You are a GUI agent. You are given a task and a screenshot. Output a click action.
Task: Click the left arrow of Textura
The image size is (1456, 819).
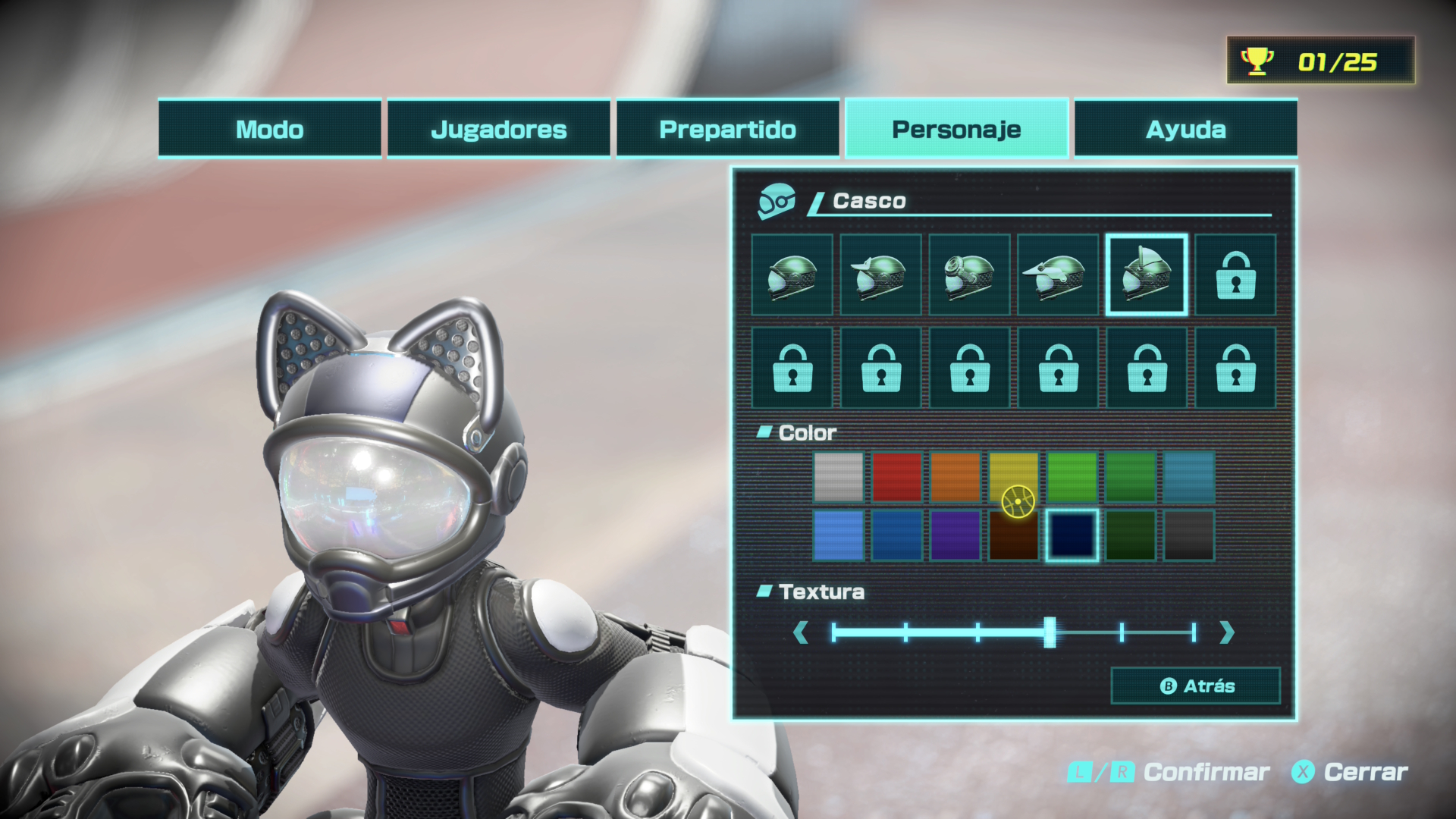point(800,632)
